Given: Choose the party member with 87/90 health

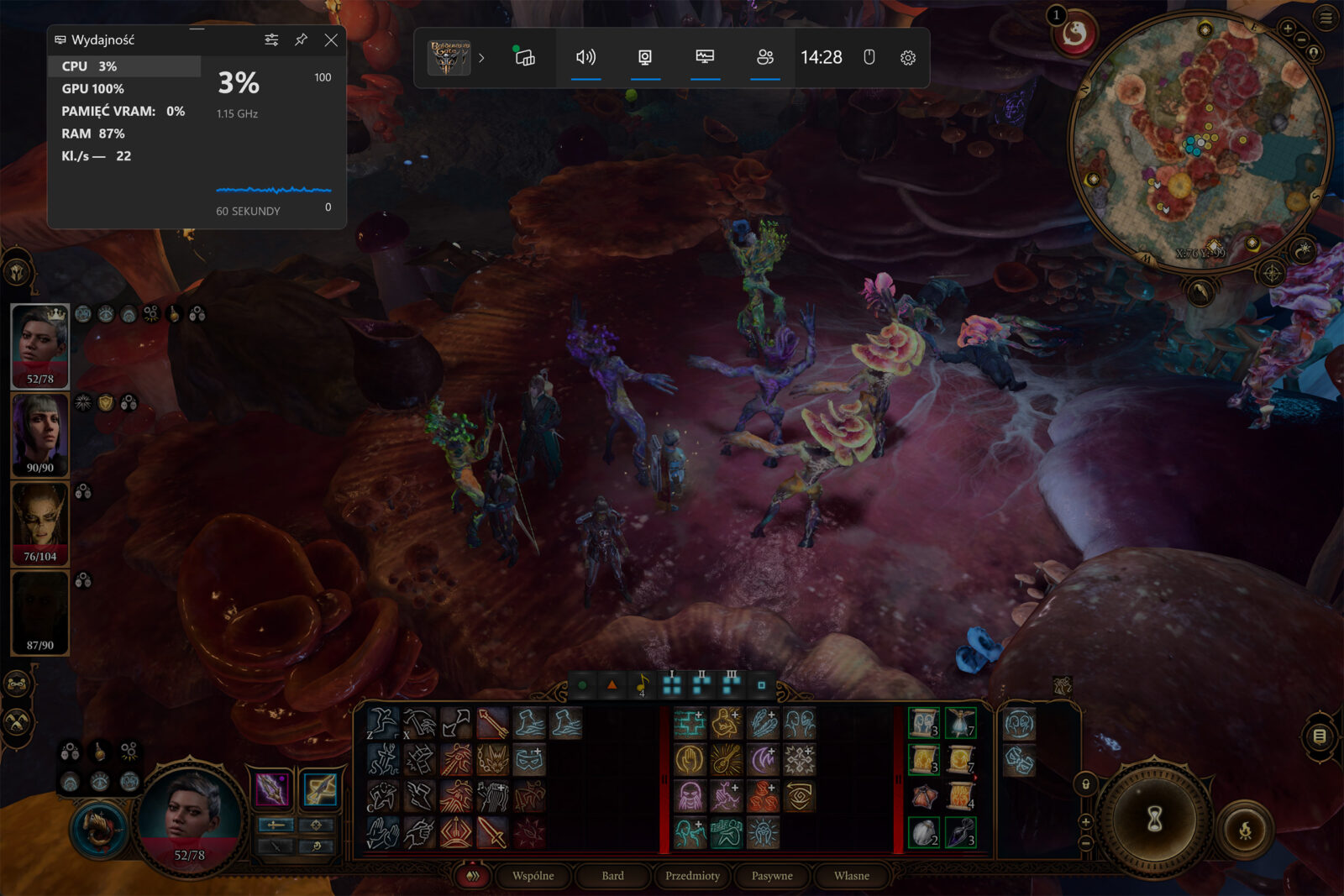Looking at the screenshot, I should (39, 612).
